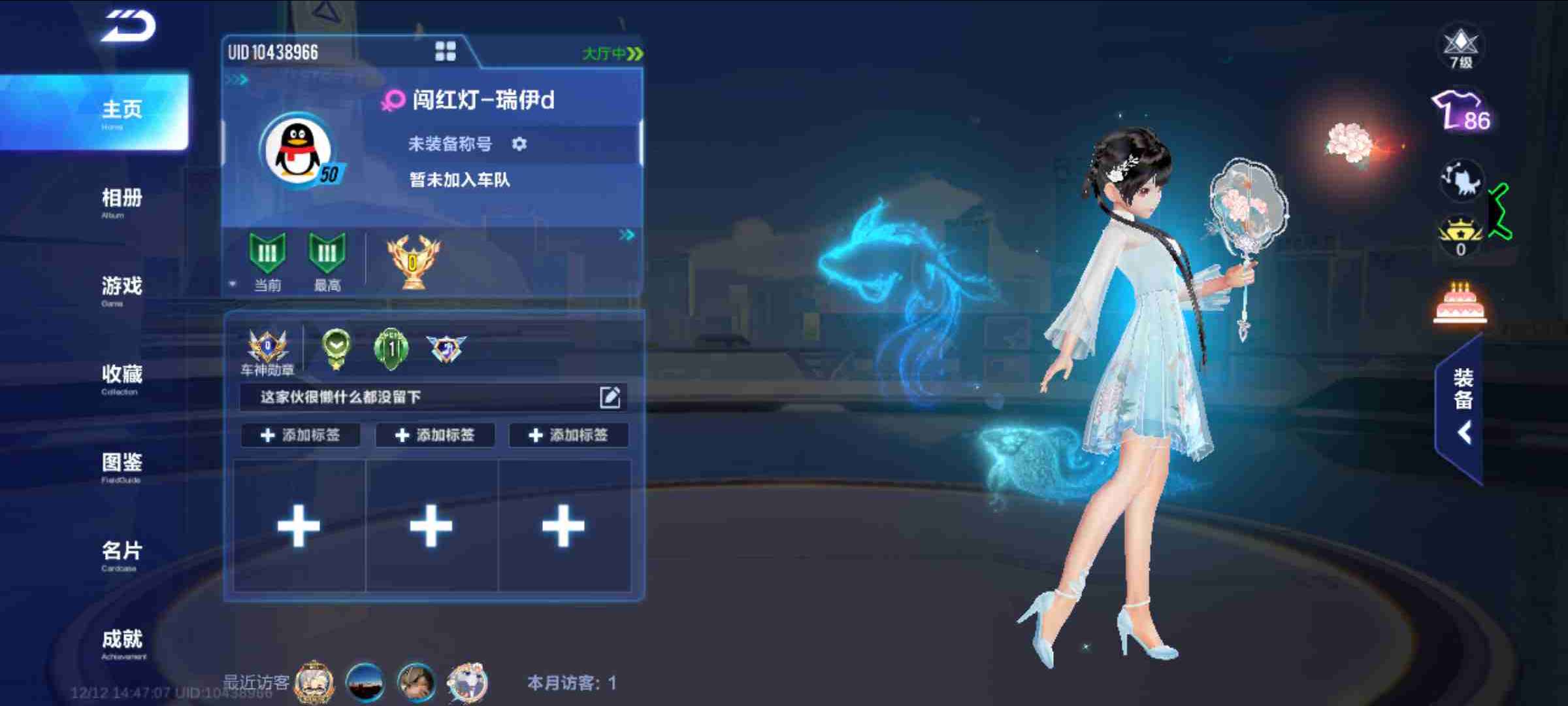Expand the 装备 equipment side panel
1568x706 pixels.
(x=1462, y=409)
